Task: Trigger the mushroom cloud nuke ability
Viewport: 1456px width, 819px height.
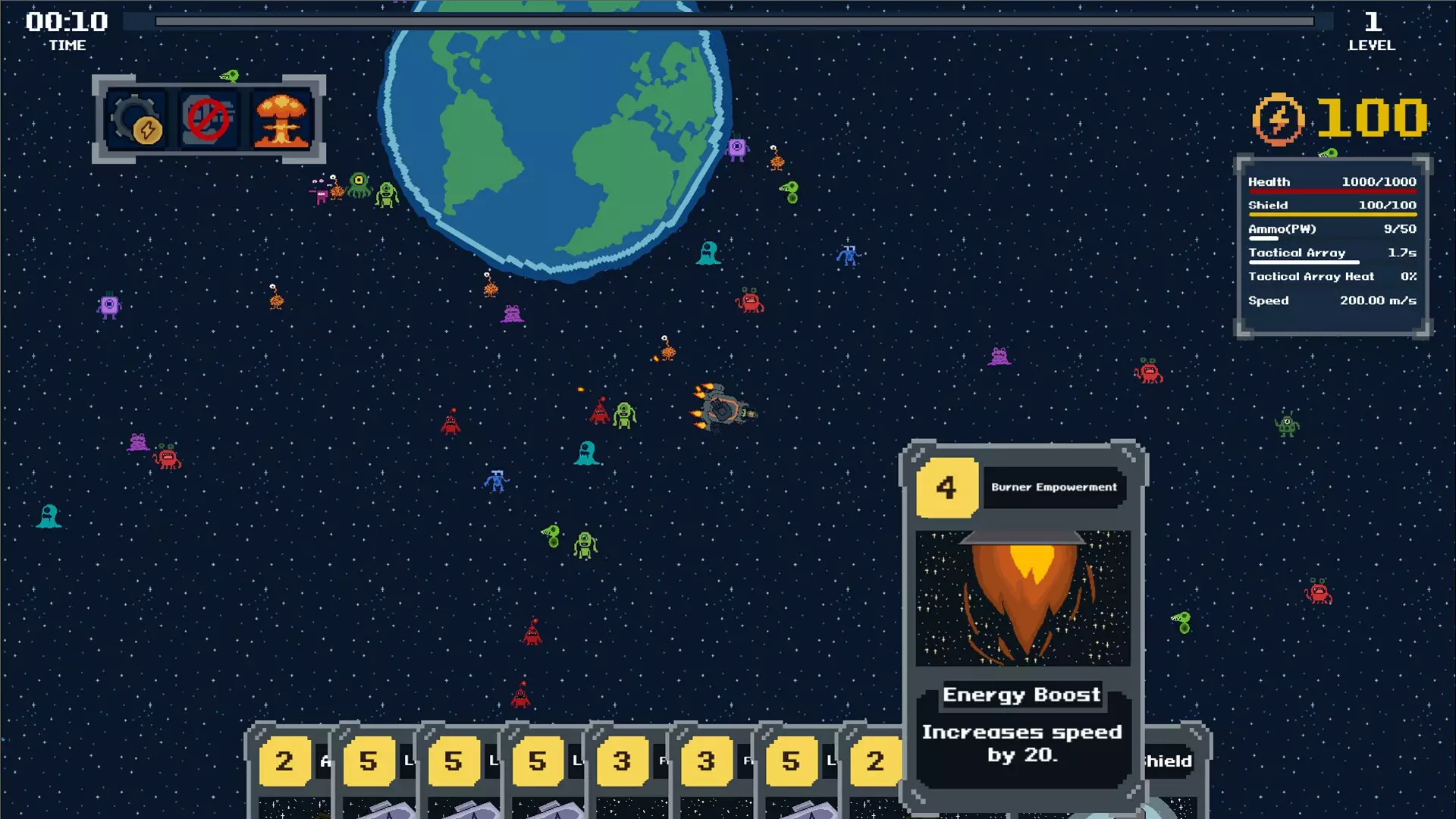Action: (x=281, y=120)
